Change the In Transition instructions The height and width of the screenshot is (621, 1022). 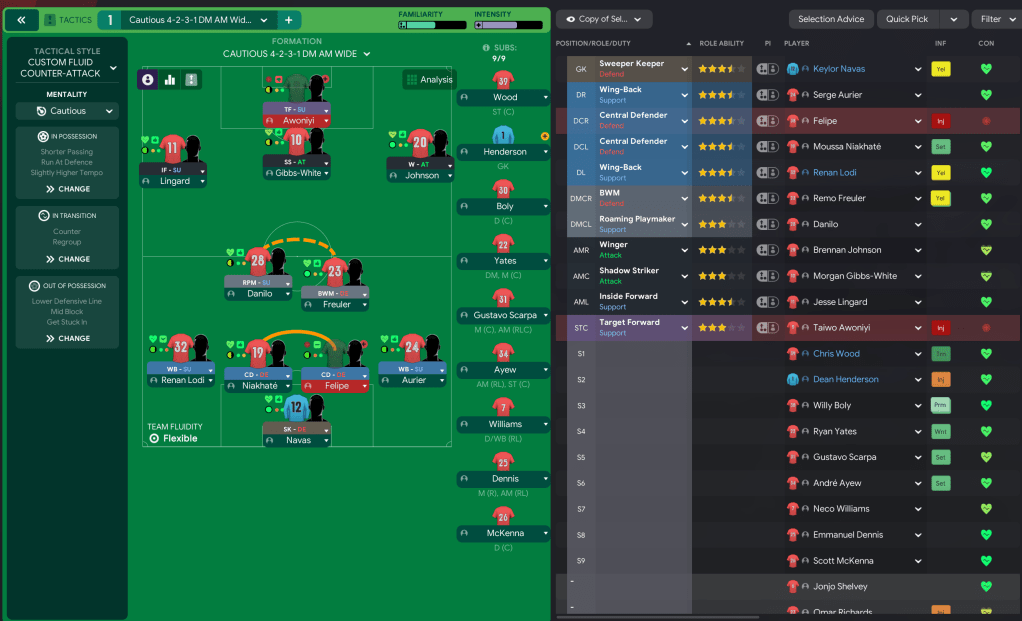[68, 259]
